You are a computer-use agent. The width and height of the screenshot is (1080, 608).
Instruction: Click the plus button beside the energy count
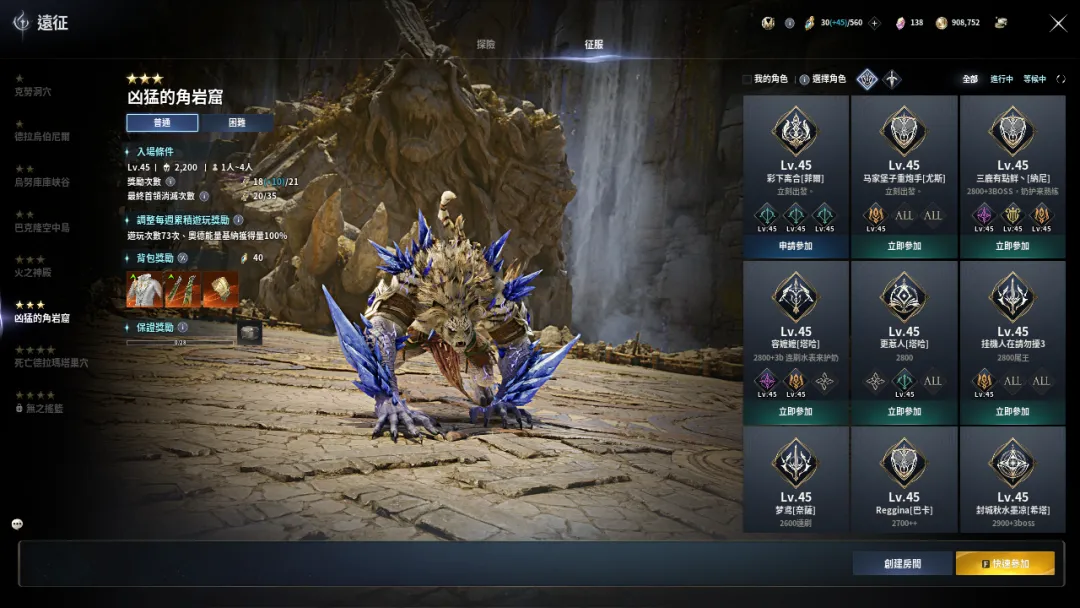tap(875, 23)
